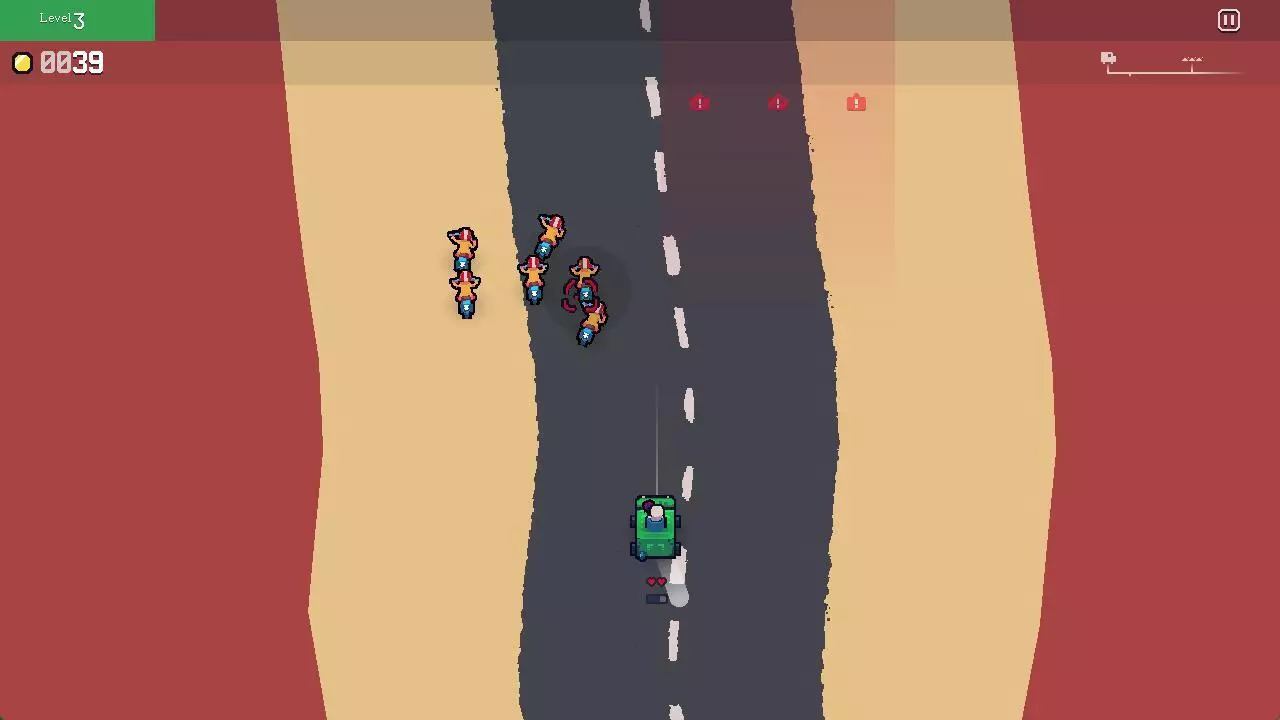Image resolution: width=1280 pixels, height=720 pixels.
Task: Toggle pause by clicking the pause bars icon
Action: [x=1228, y=20]
